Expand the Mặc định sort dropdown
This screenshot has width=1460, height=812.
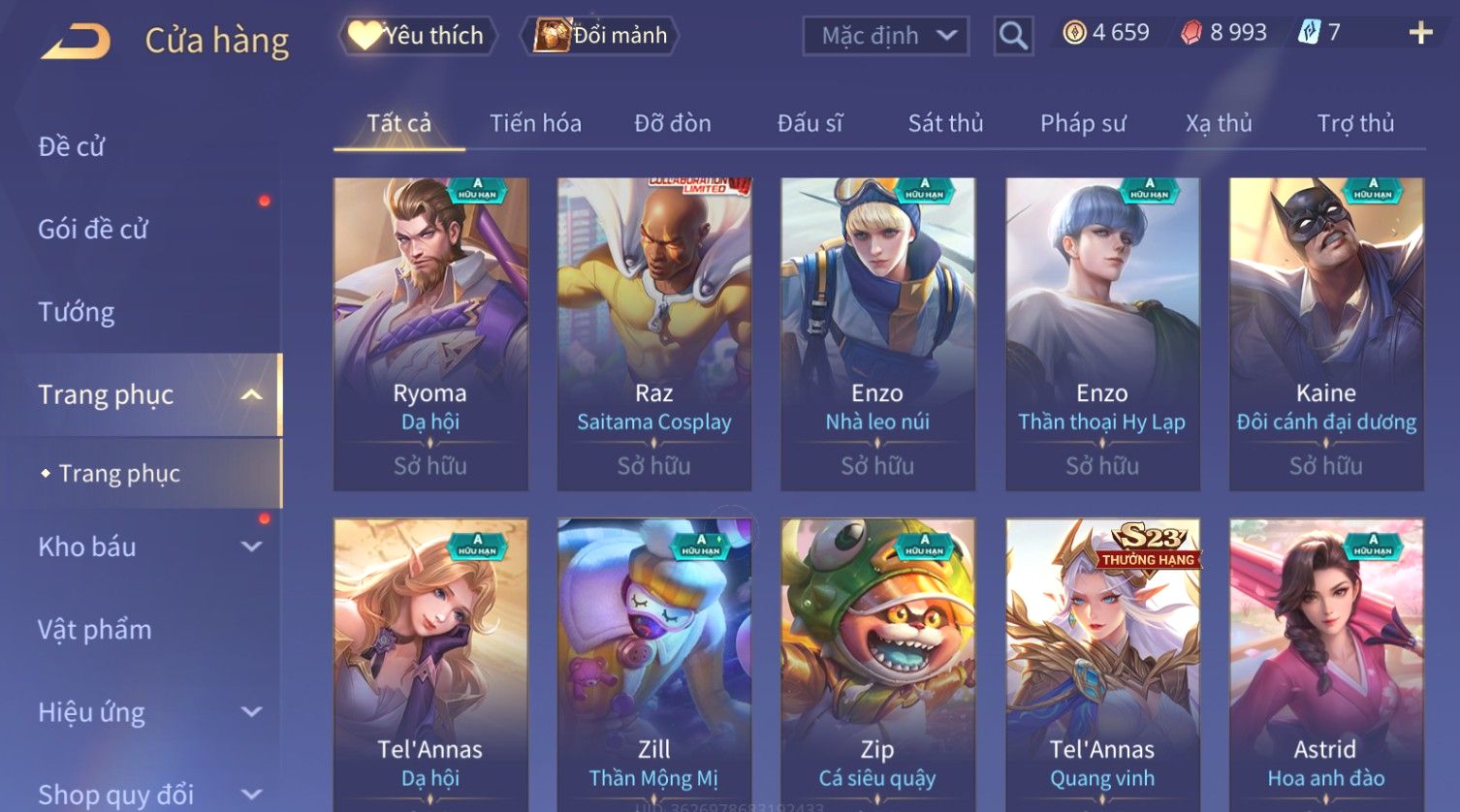[x=886, y=36]
